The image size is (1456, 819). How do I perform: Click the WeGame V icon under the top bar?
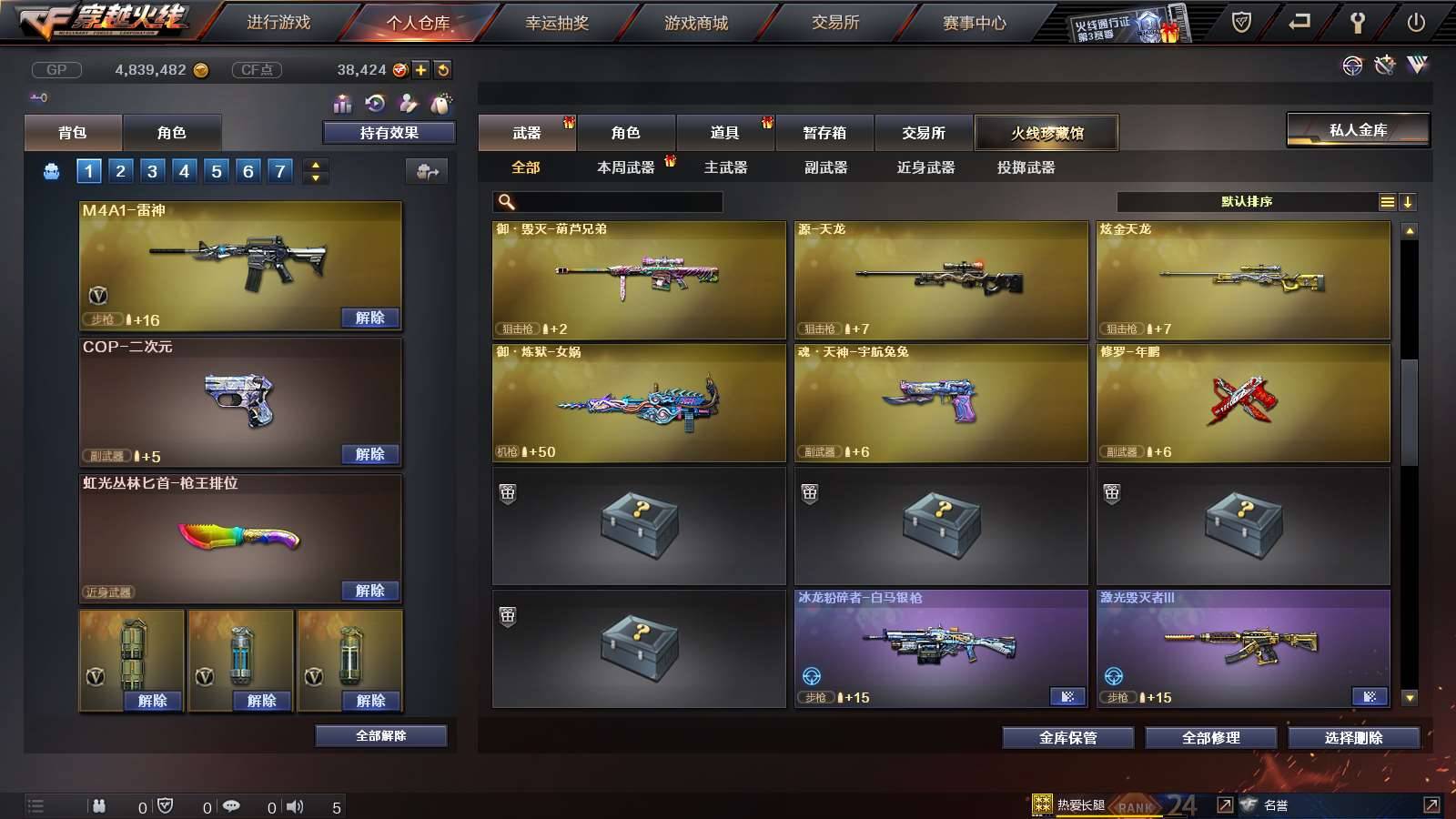tap(1417, 65)
